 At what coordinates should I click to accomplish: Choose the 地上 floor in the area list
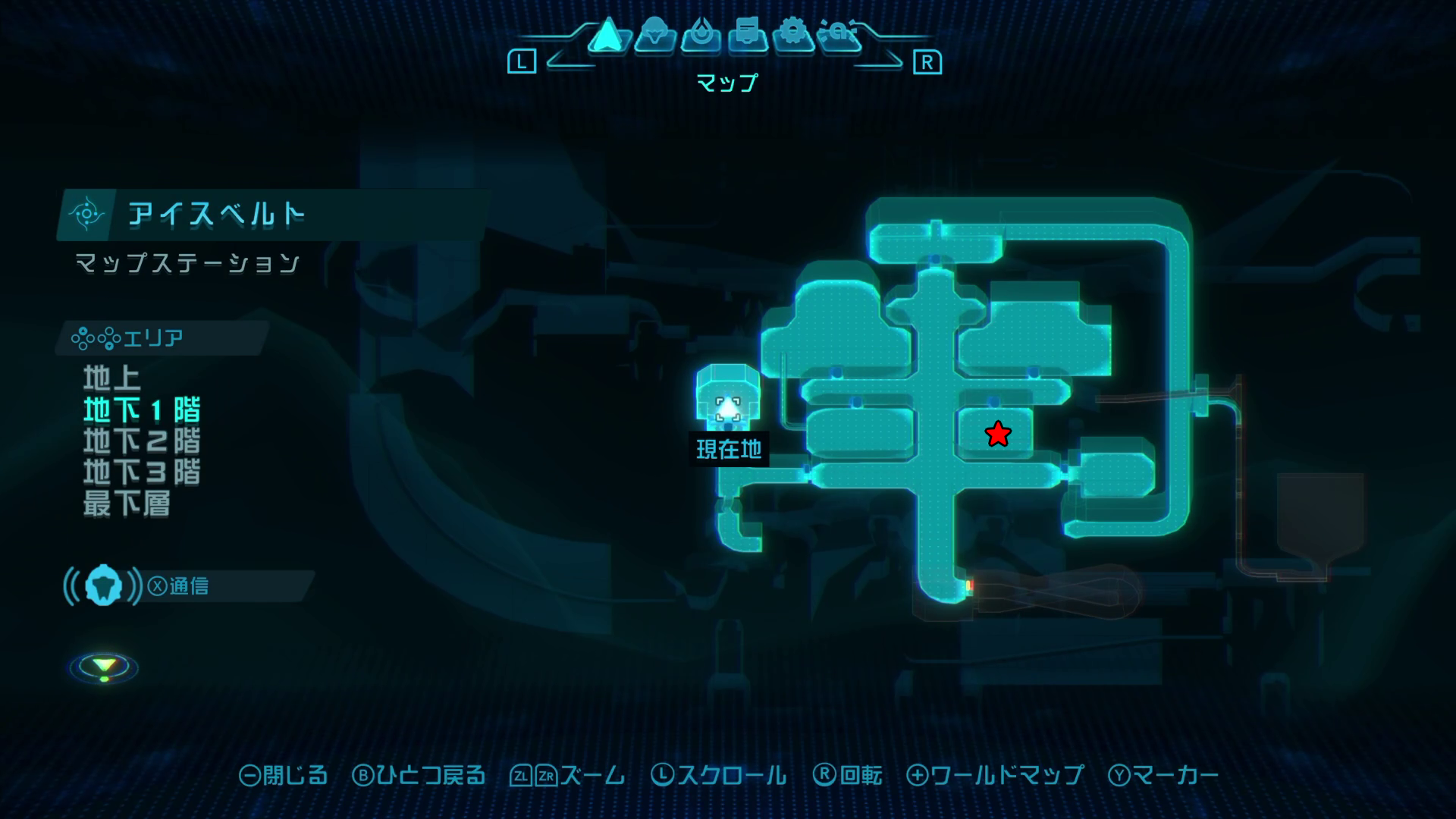click(x=111, y=378)
